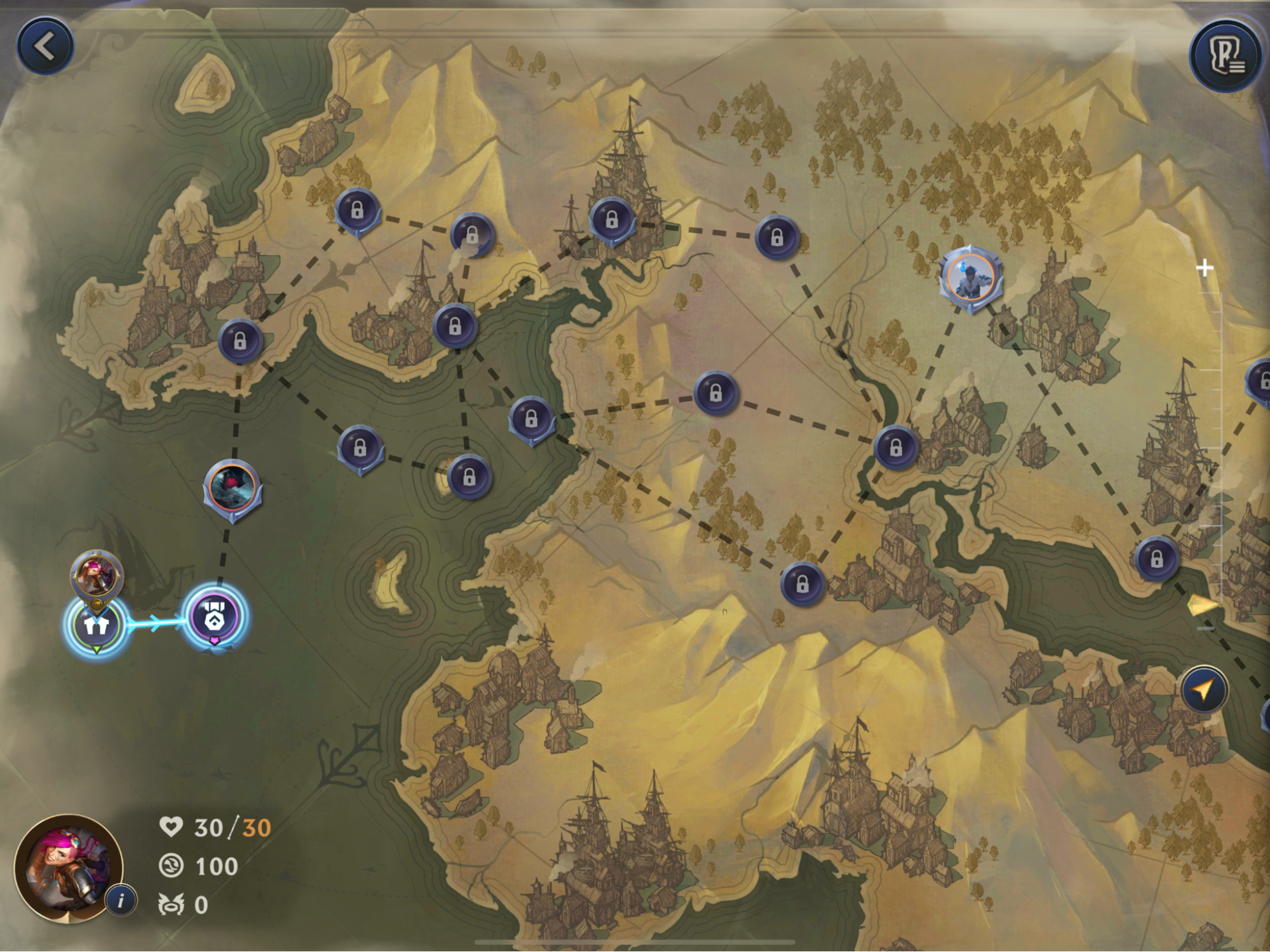Inspect the blue spectral champion encounter node
This screenshot has width=1270, height=952.
970,278
